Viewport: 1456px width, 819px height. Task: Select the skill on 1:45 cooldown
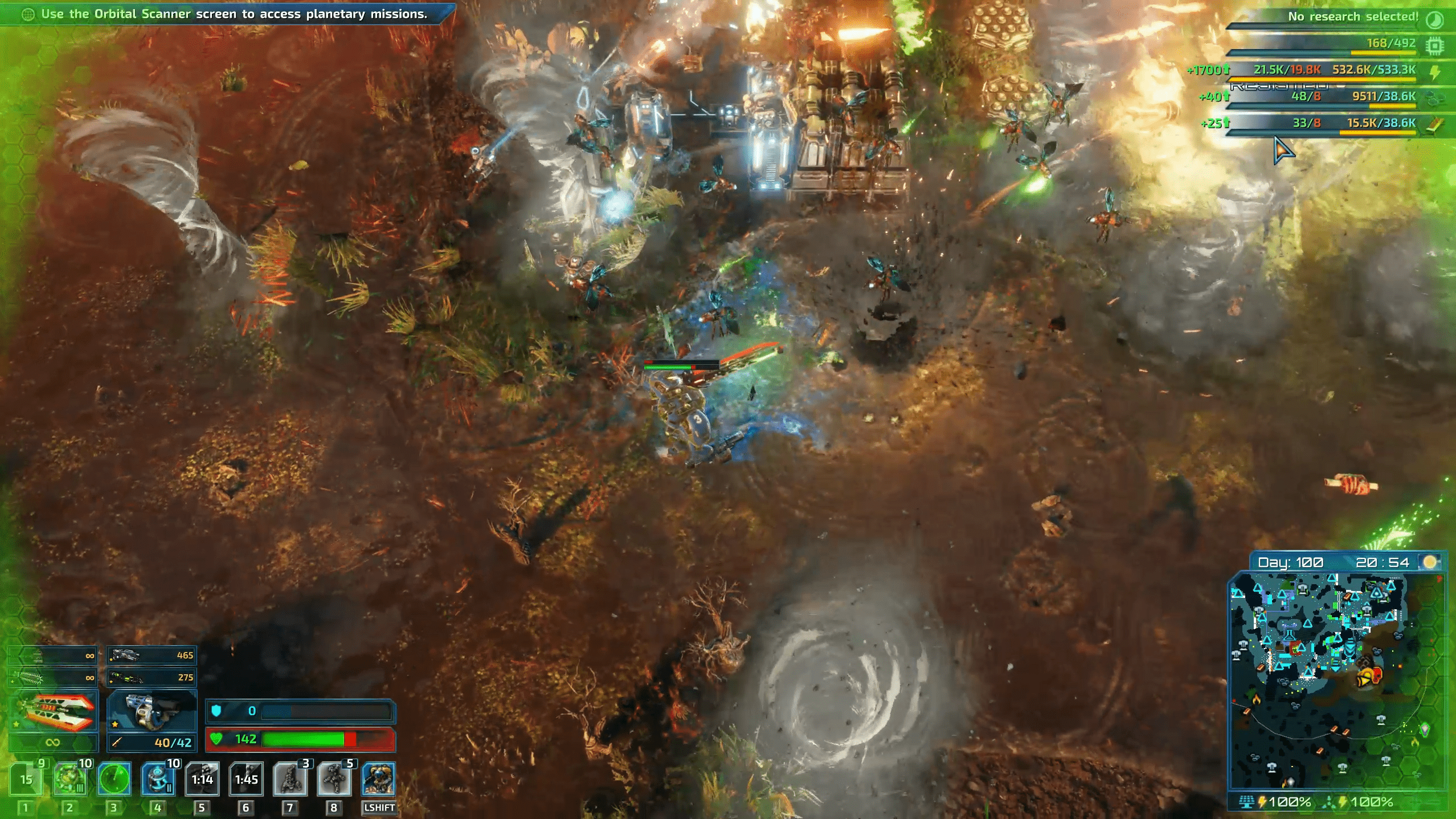click(x=246, y=779)
